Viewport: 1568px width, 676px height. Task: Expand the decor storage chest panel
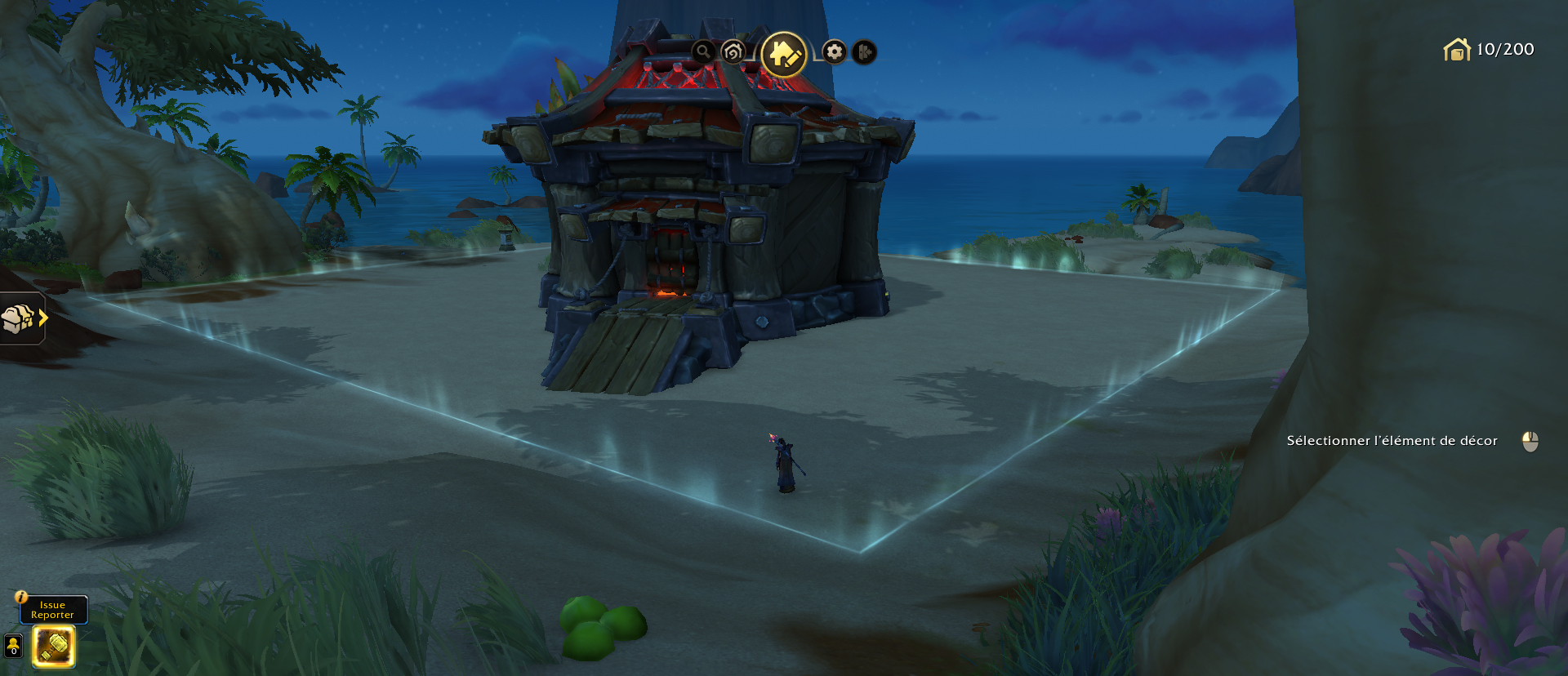tap(23, 318)
